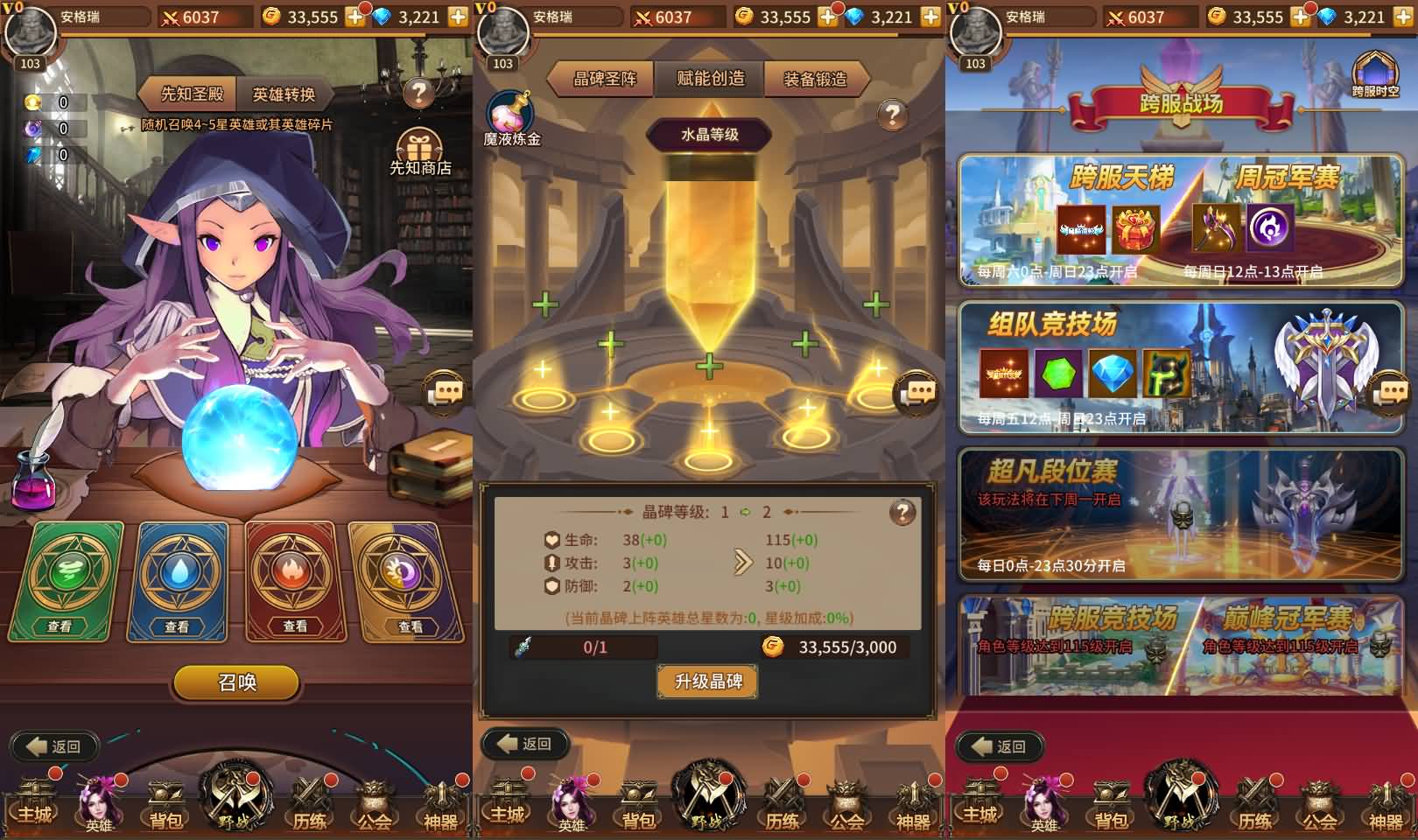Open the 水晶等级 crystal level label
The height and width of the screenshot is (840, 1418).
coord(709,135)
